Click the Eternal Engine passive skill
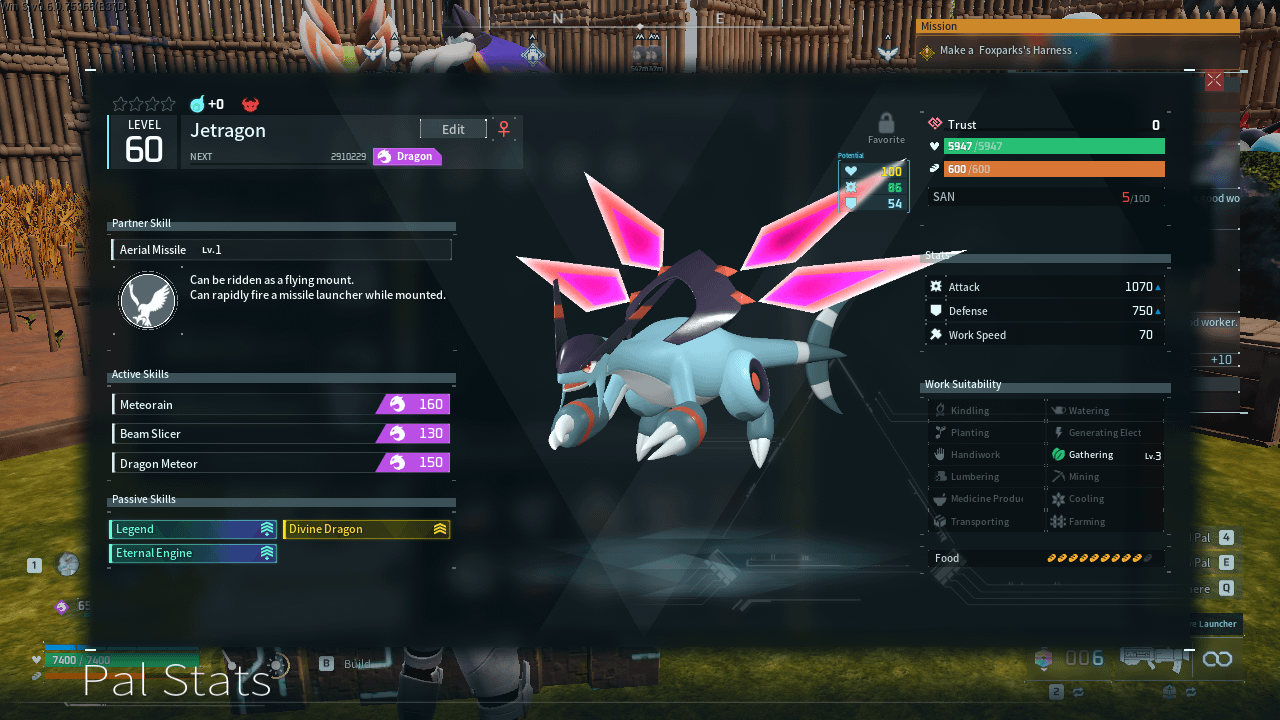The height and width of the screenshot is (720, 1280). (193, 553)
